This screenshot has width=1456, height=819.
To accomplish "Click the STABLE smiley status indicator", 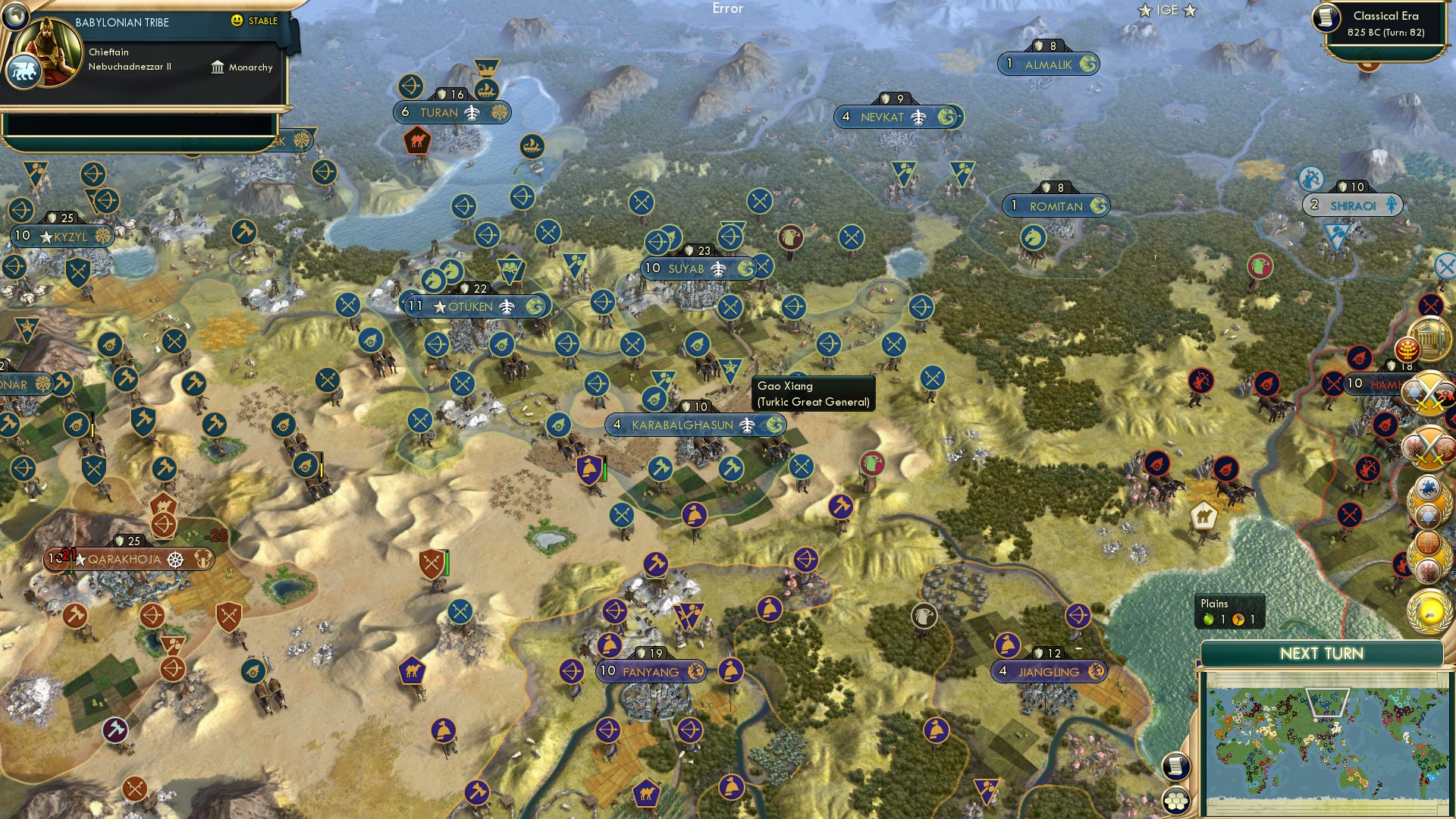I will pyautogui.click(x=237, y=22).
